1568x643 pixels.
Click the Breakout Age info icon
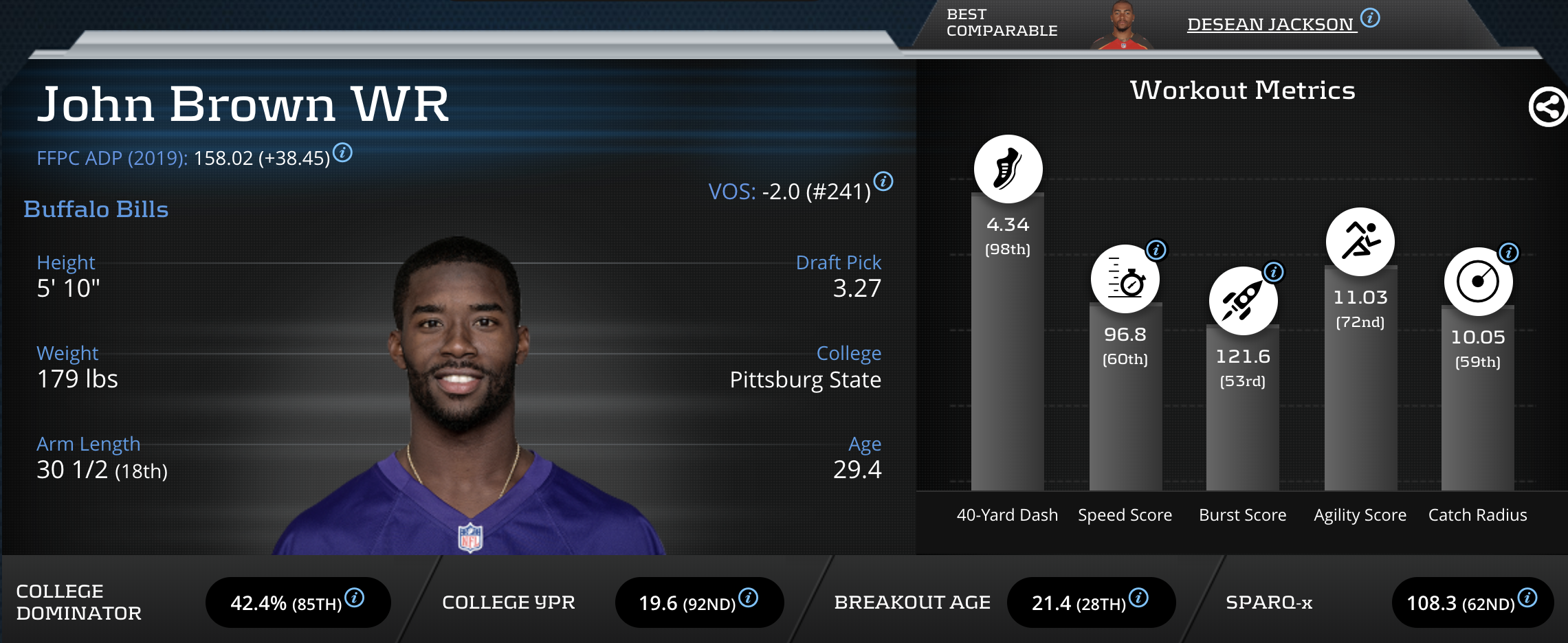click(1138, 598)
